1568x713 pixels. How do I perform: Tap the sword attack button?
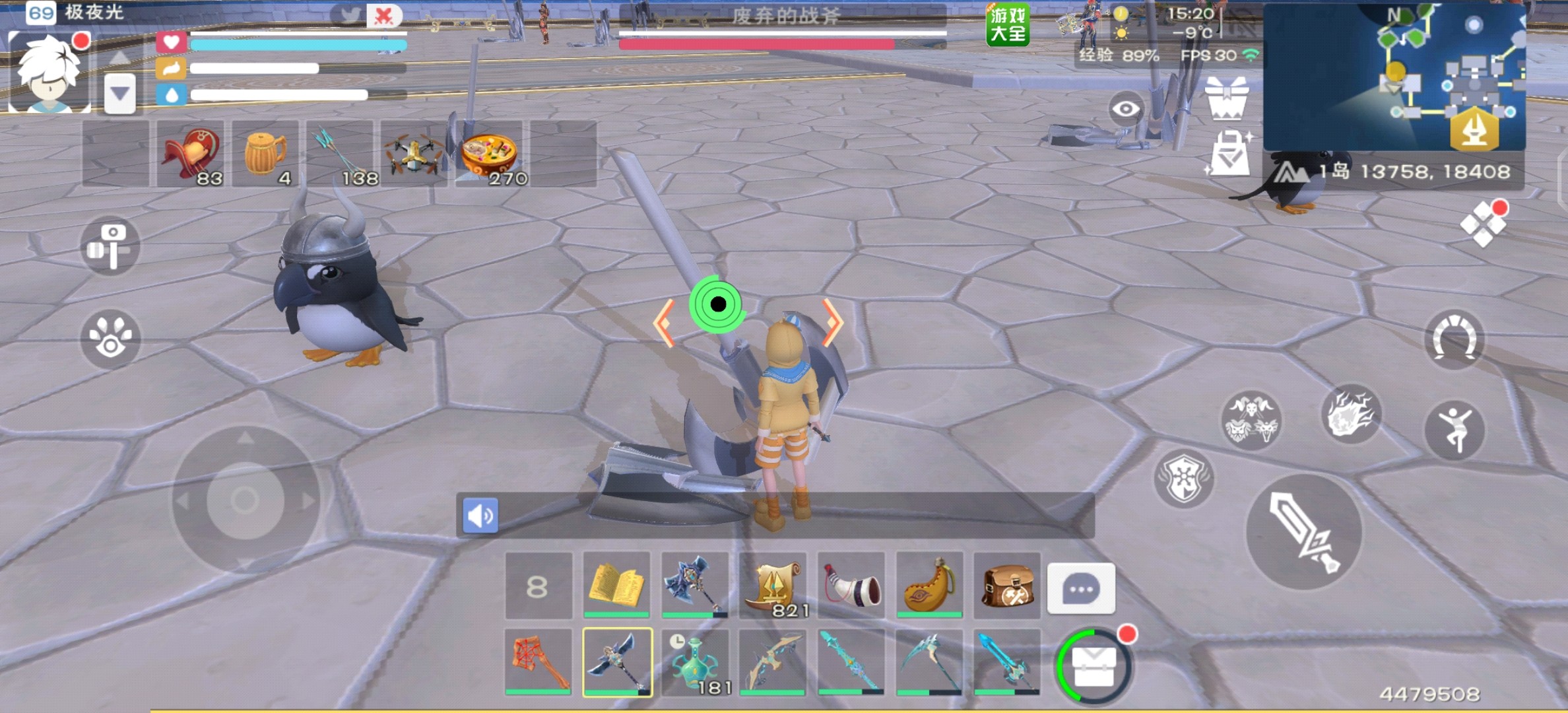pos(1303,533)
